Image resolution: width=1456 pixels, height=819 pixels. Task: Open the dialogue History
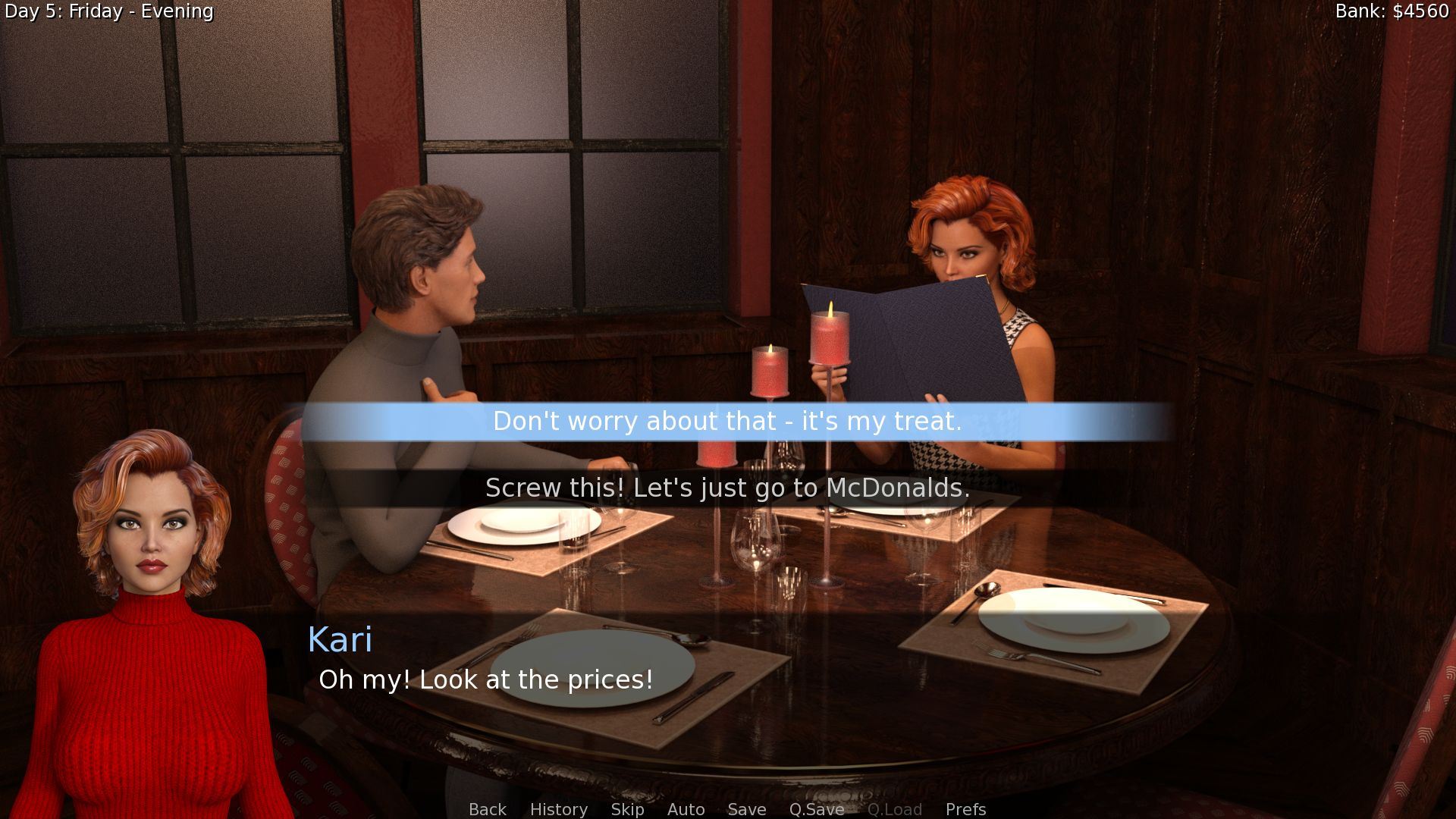(558, 809)
